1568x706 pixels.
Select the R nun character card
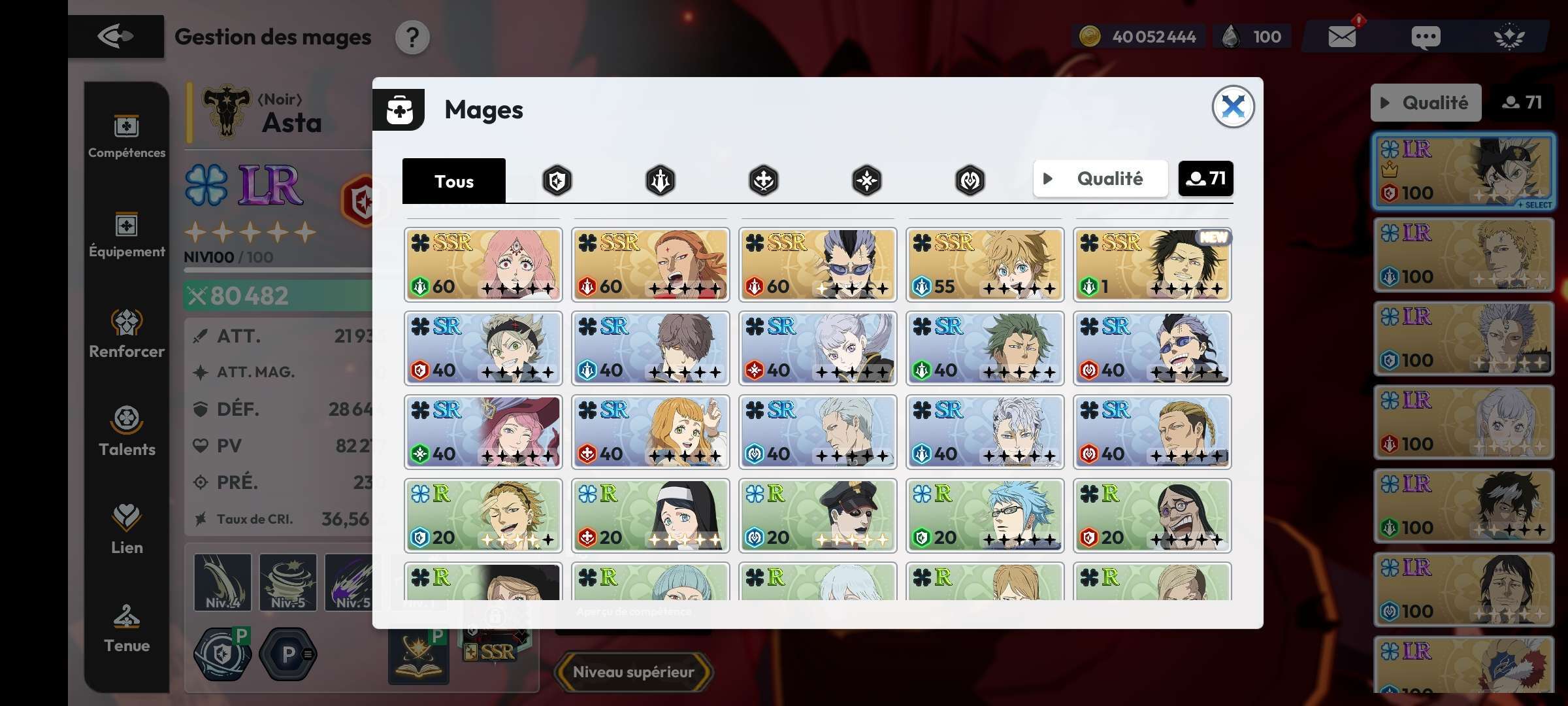click(650, 516)
